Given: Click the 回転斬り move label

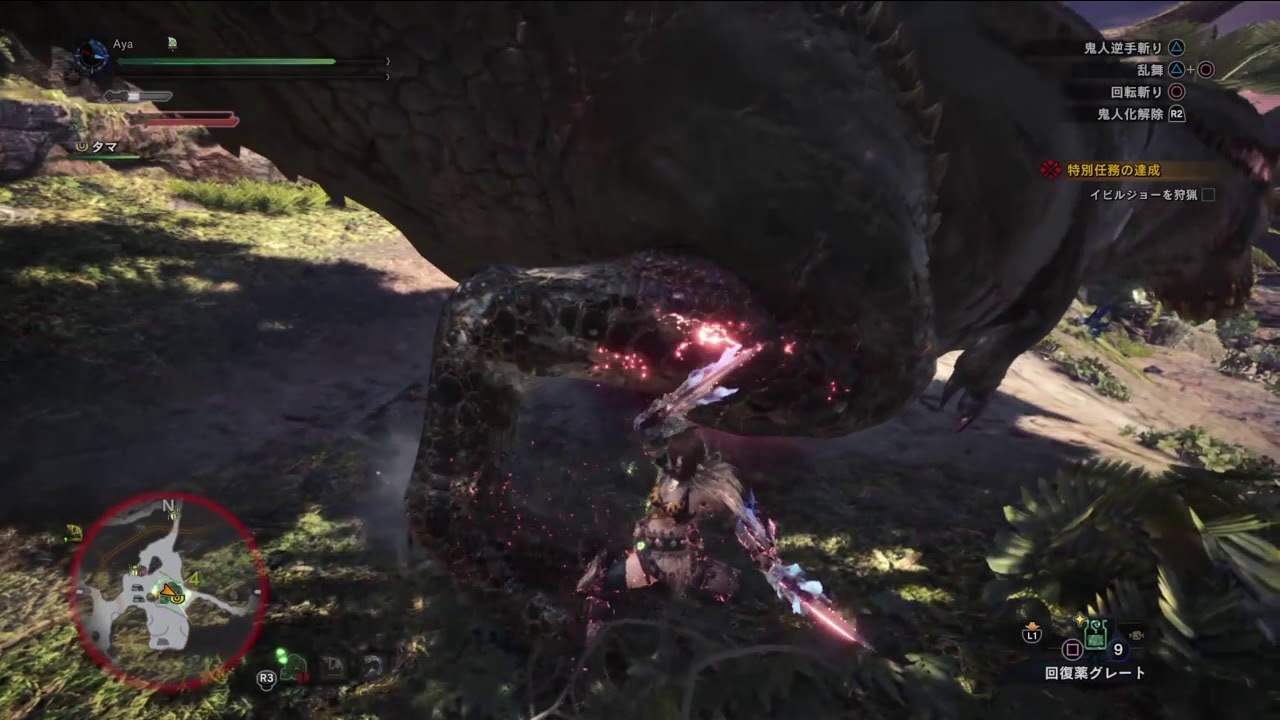Looking at the screenshot, I should [1136, 92].
